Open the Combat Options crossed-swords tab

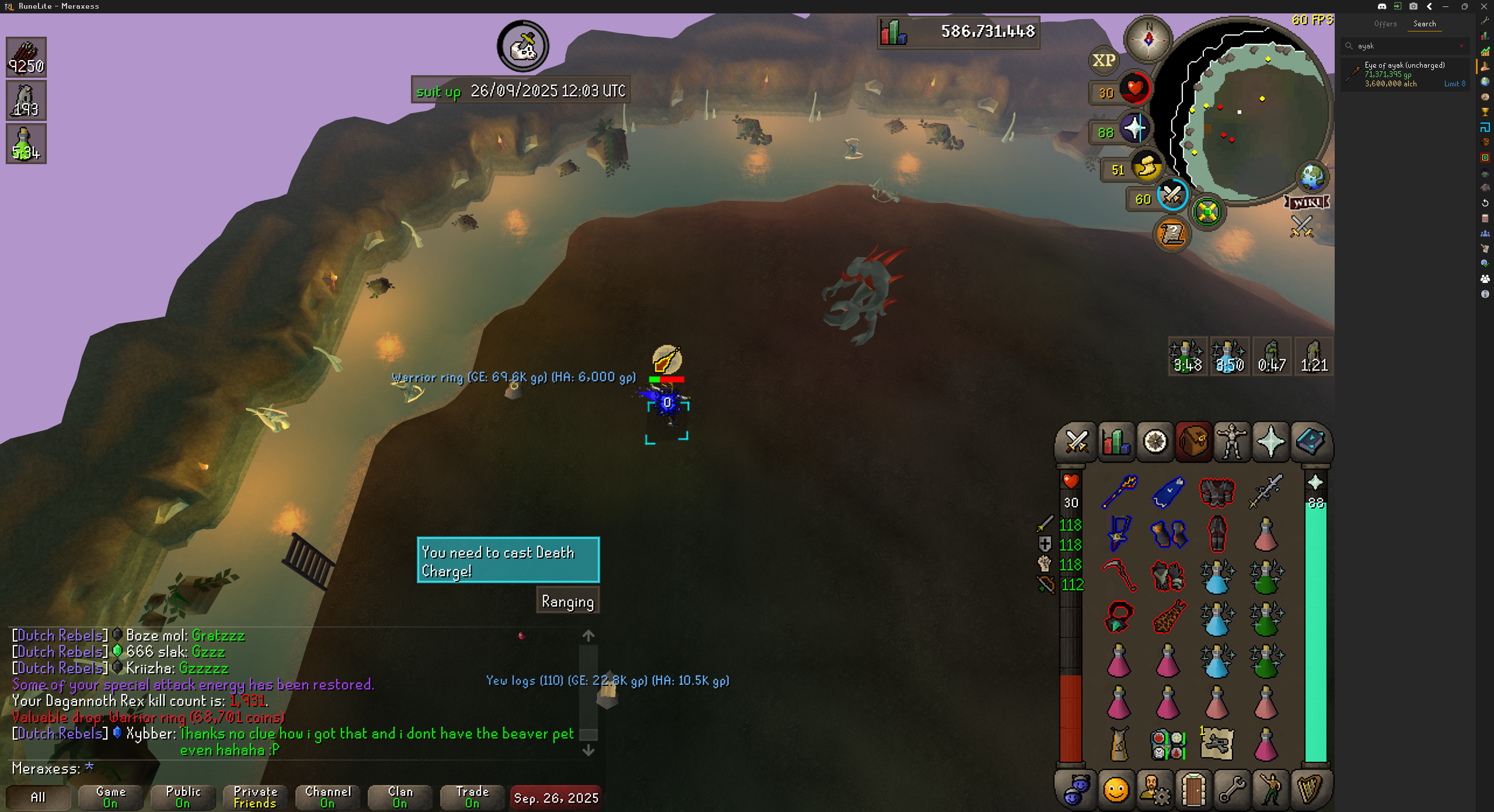1076,442
